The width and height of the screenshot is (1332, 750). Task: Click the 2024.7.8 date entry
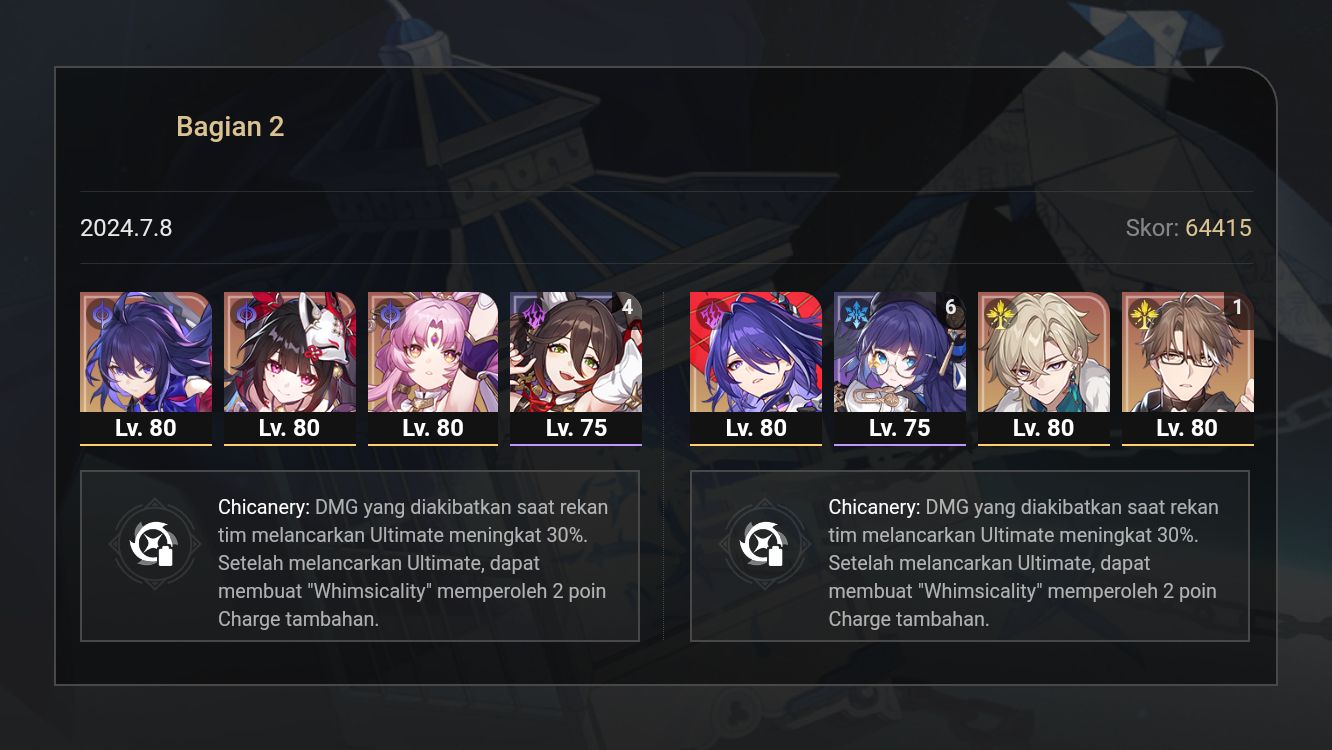click(126, 228)
